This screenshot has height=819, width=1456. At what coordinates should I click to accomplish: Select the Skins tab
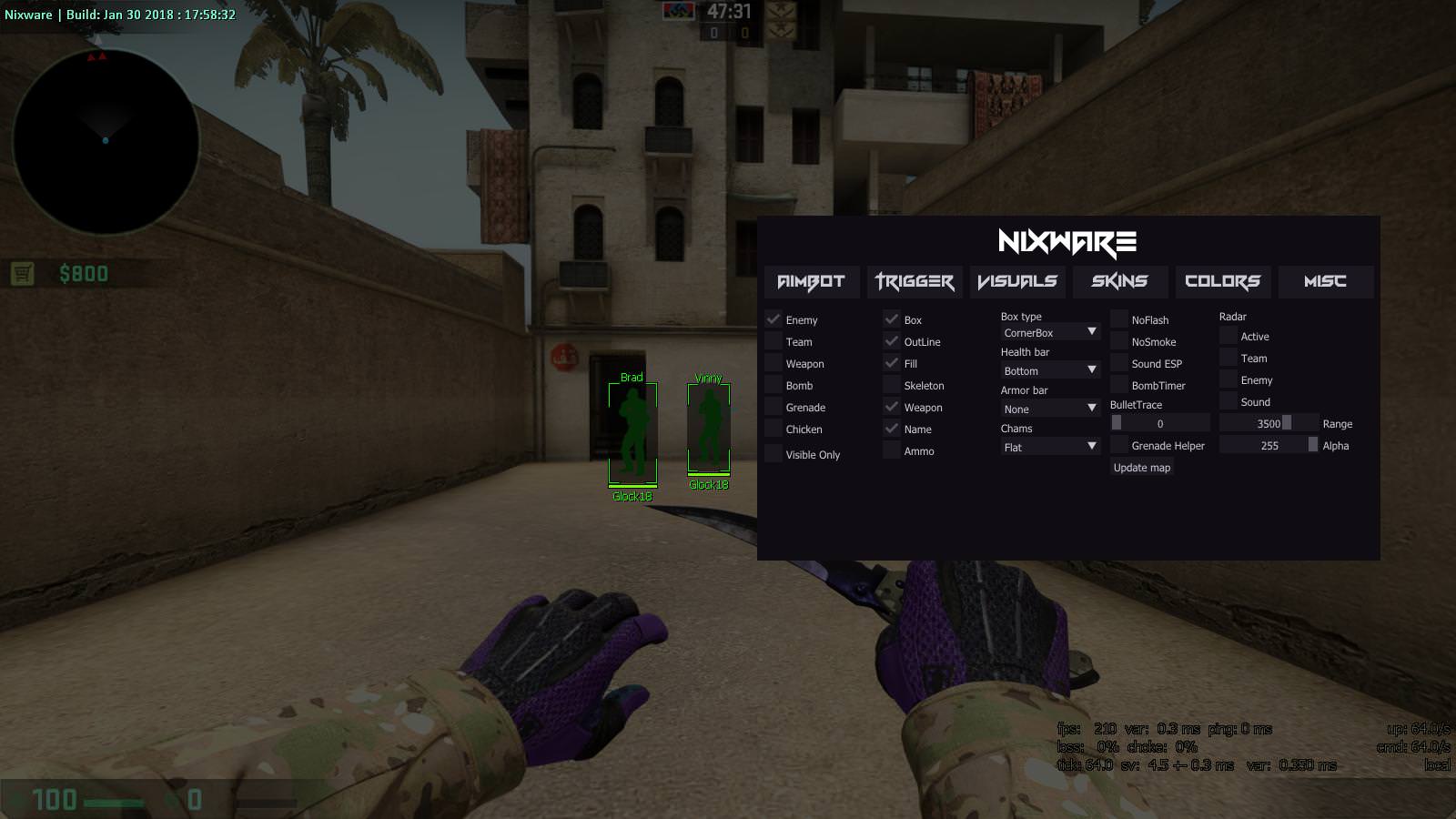pyautogui.click(x=1119, y=282)
